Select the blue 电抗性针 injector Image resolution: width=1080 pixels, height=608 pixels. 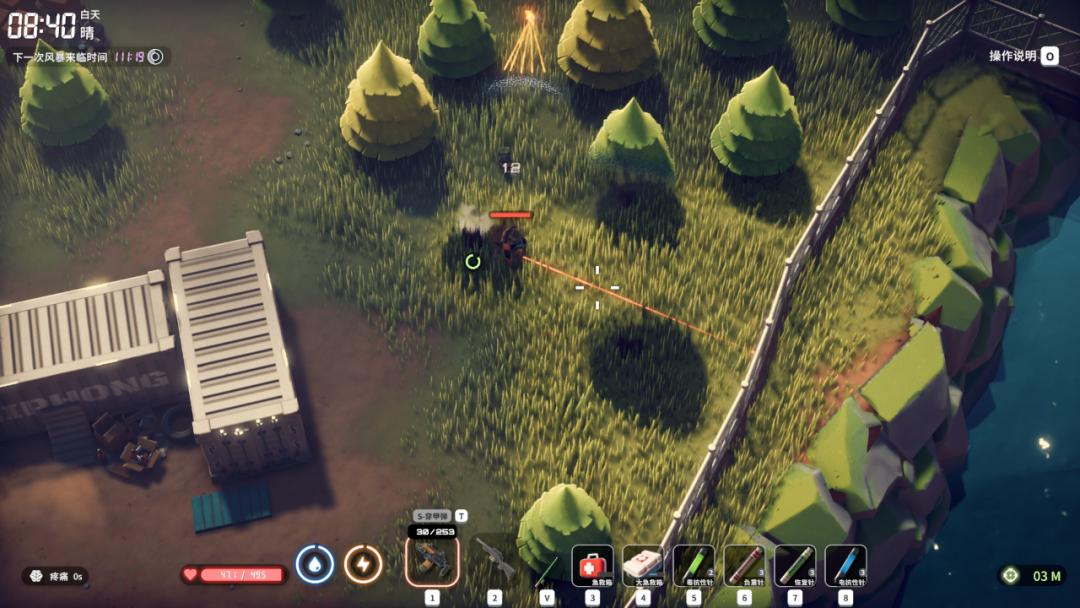846,565
